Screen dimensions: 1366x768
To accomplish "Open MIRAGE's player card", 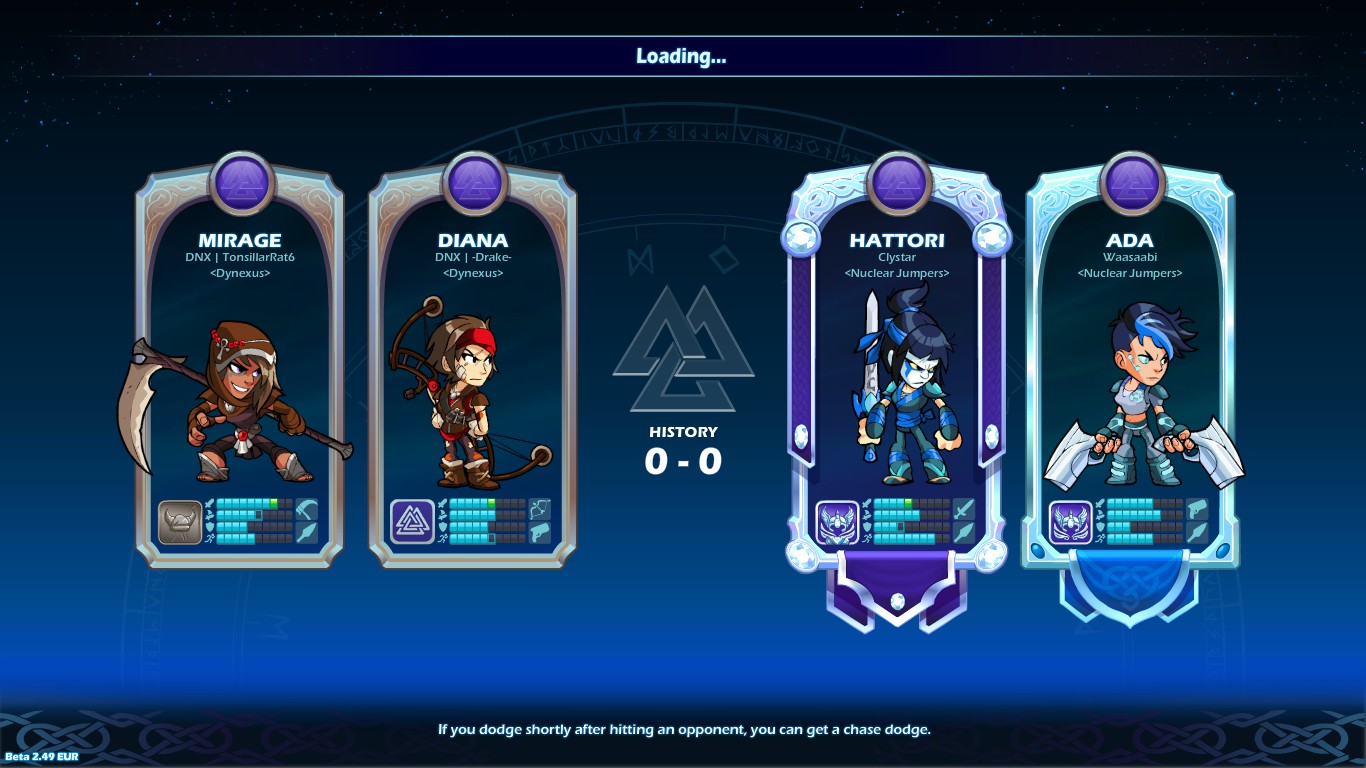I will (238, 240).
